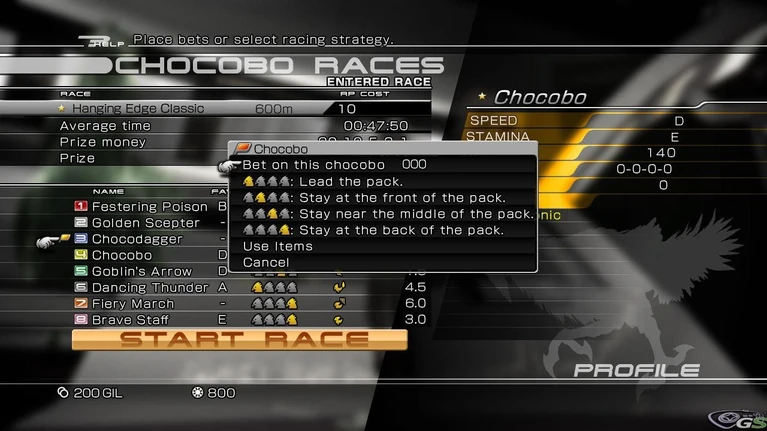Open the Use Items option
767x431 pixels.
point(278,246)
